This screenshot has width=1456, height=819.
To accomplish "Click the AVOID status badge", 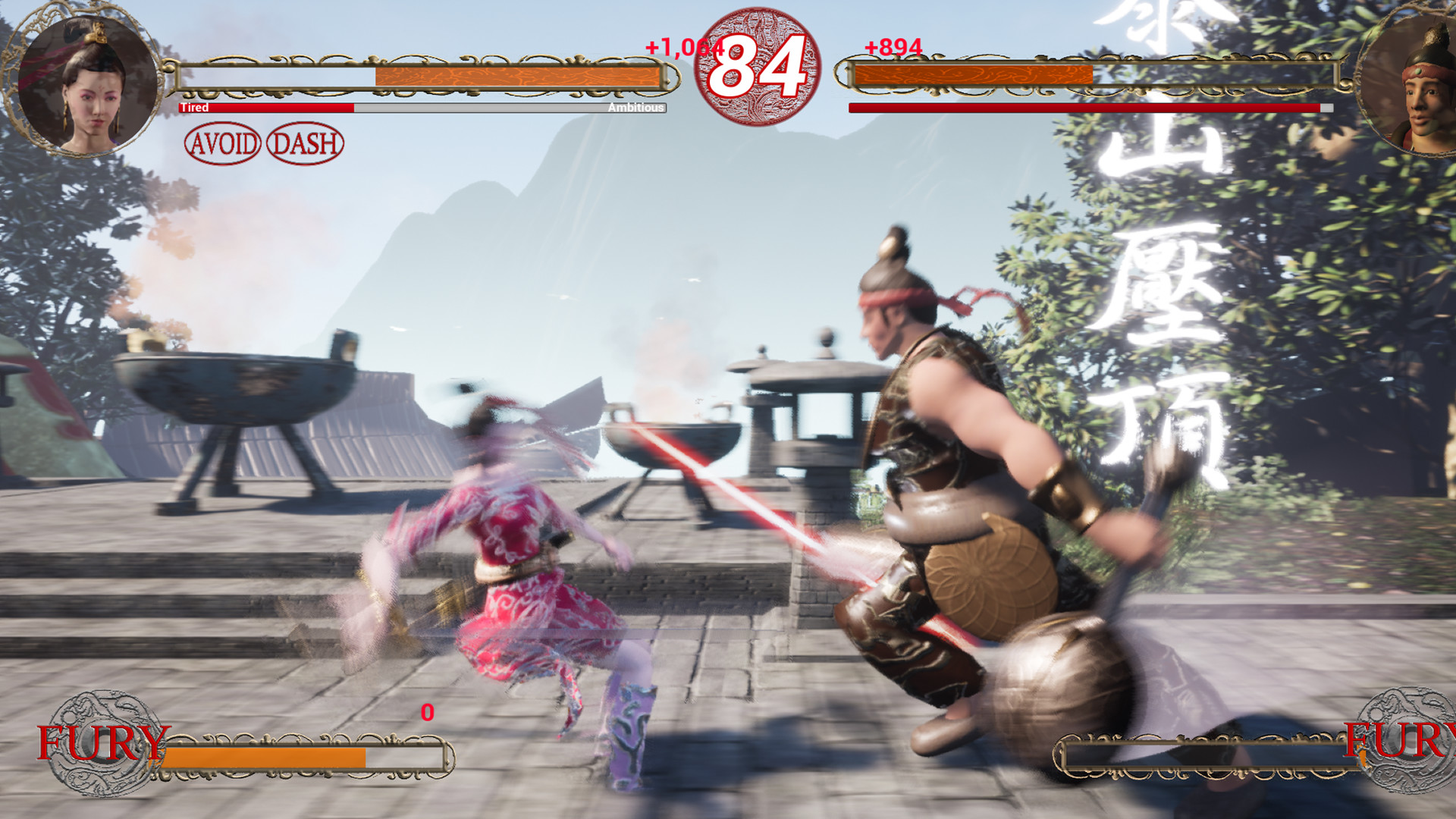I will (x=223, y=143).
